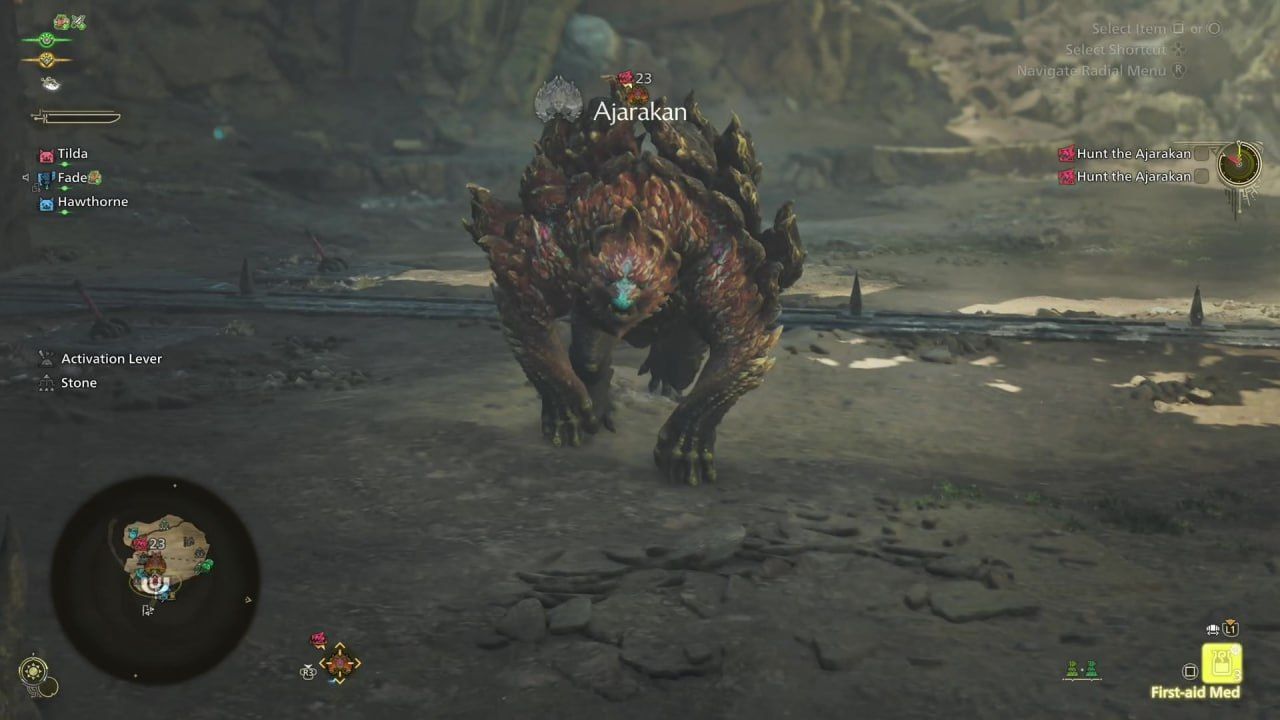Image resolution: width=1280 pixels, height=720 pixels.
Task: Click the environment status icon below the minimap
Action: coord(35,672)
